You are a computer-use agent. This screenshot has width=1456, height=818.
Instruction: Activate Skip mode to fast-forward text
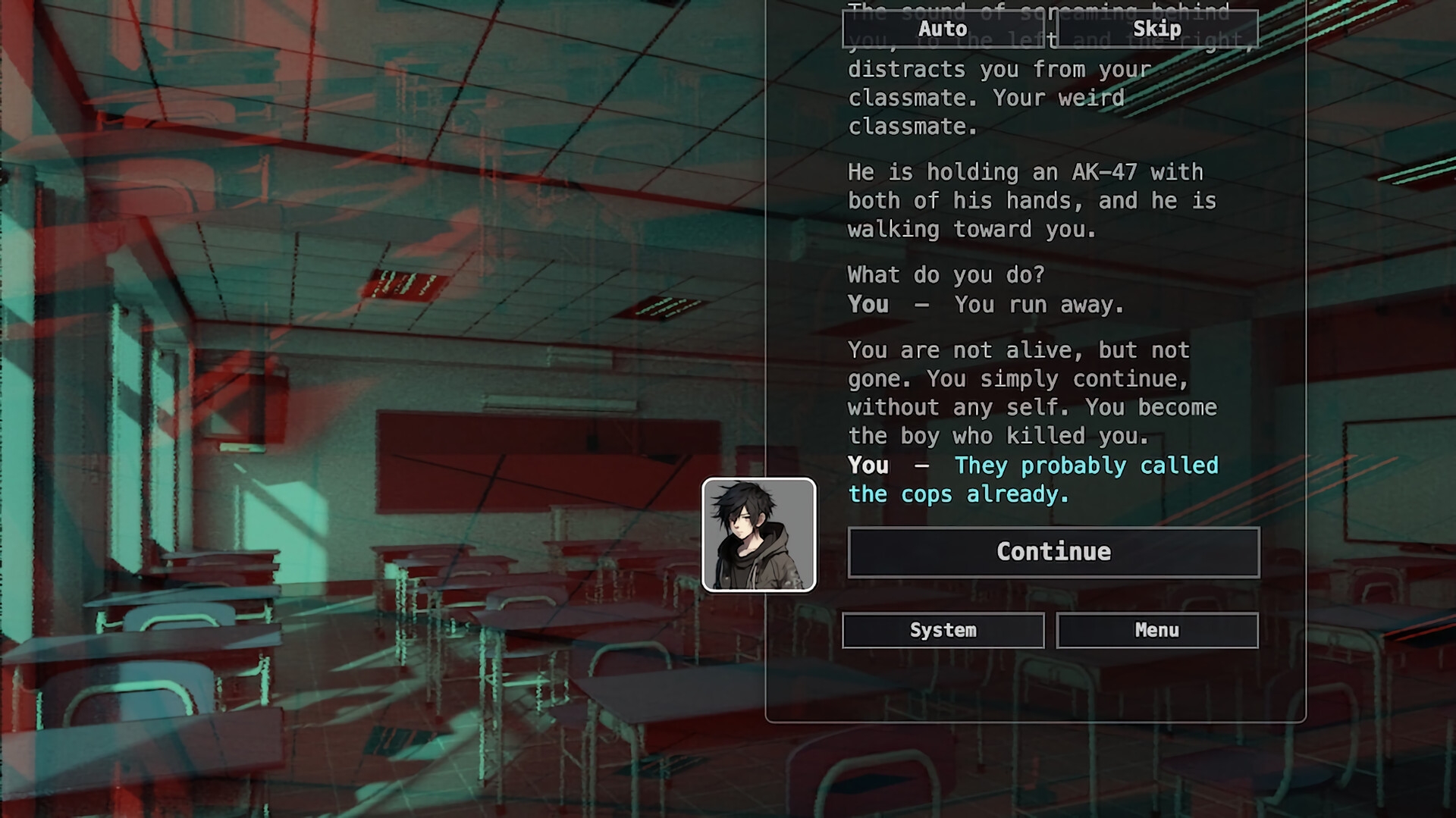pos(1156,29)
